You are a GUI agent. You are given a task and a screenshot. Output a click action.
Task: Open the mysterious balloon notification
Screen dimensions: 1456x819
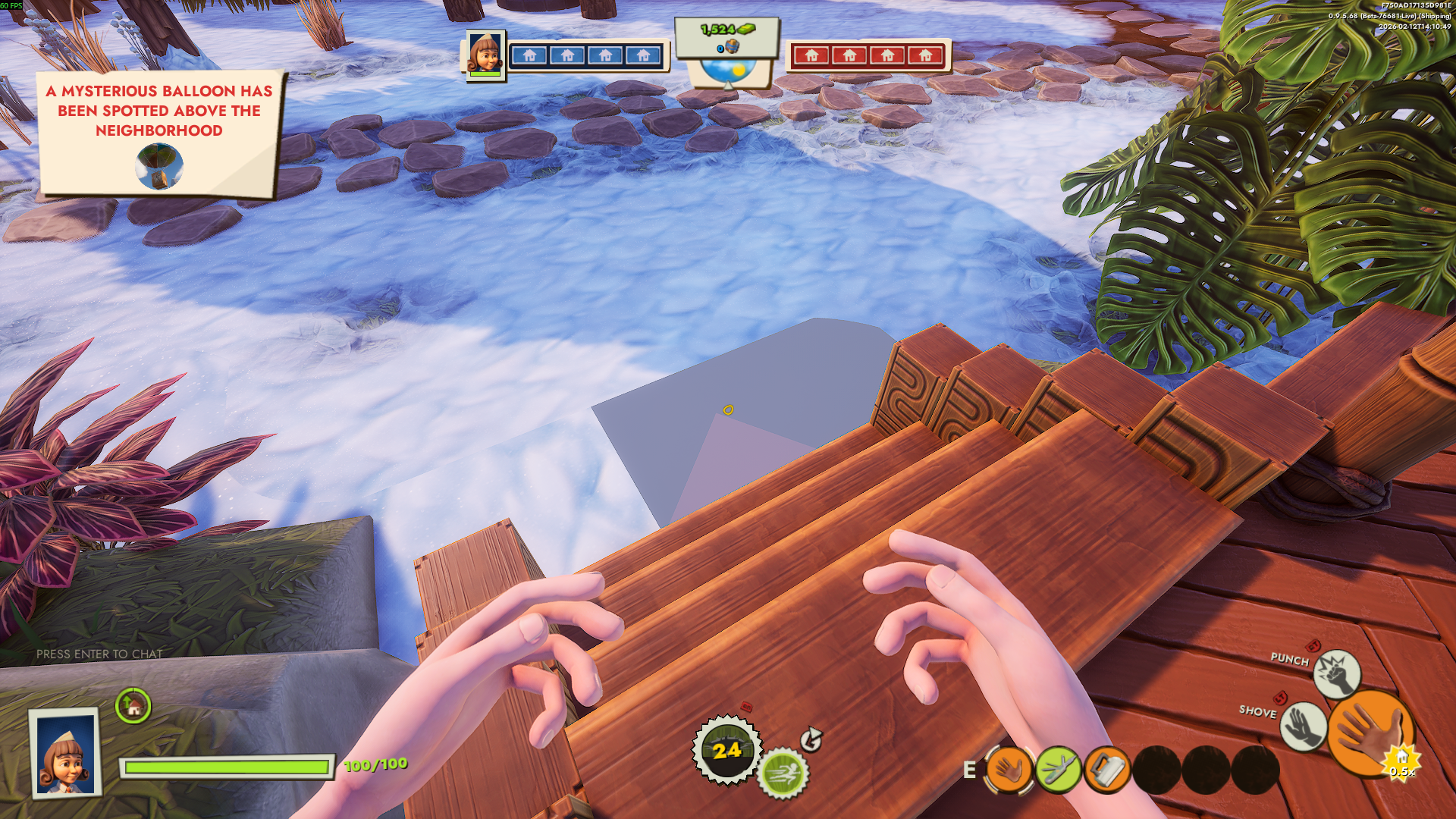pos(159,132)
